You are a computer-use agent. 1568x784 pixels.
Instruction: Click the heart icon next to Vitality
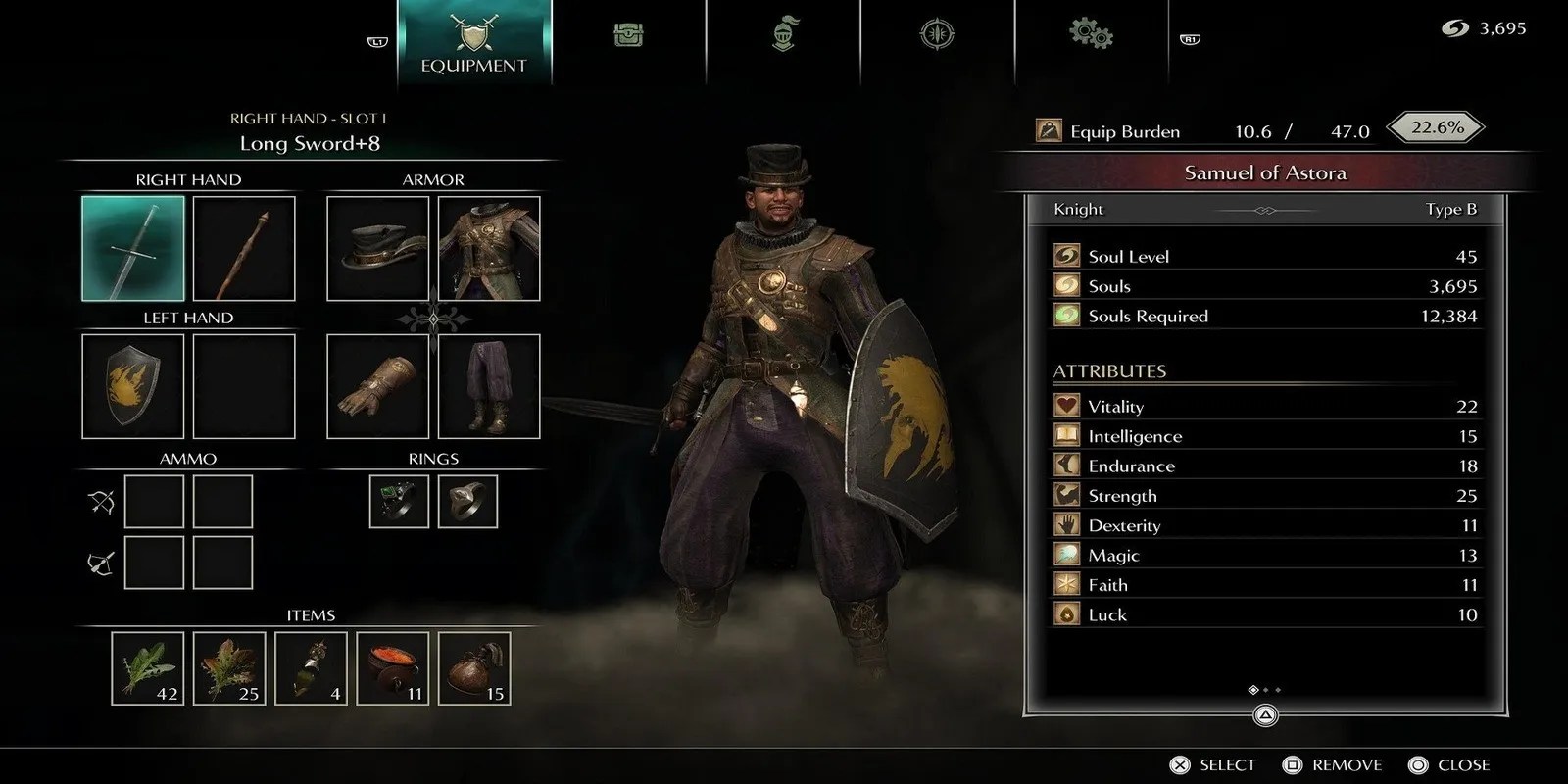tap(1066, 406)
